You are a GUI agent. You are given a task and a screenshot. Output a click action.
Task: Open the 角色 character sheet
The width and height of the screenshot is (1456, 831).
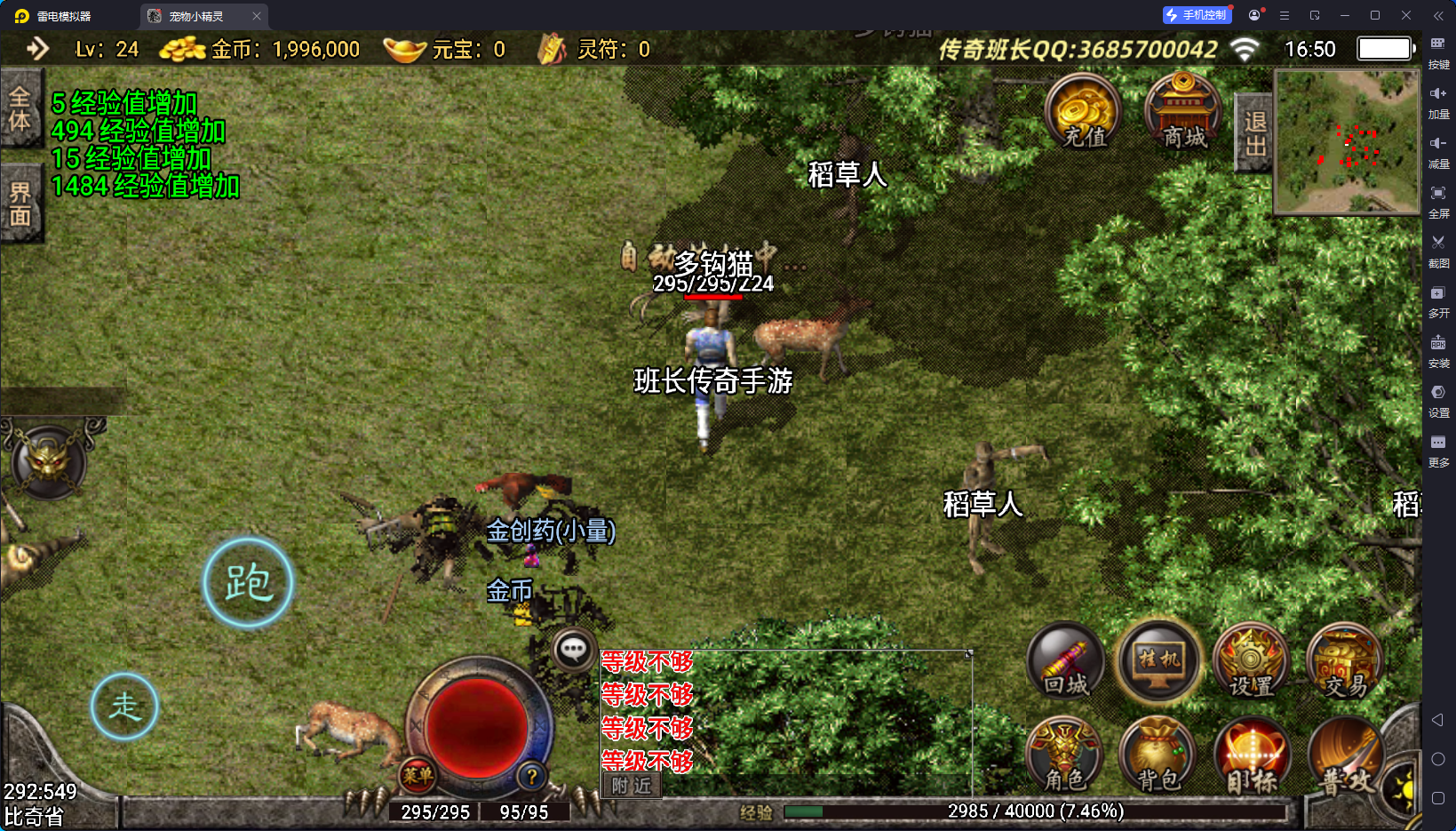pos(1064,755)
